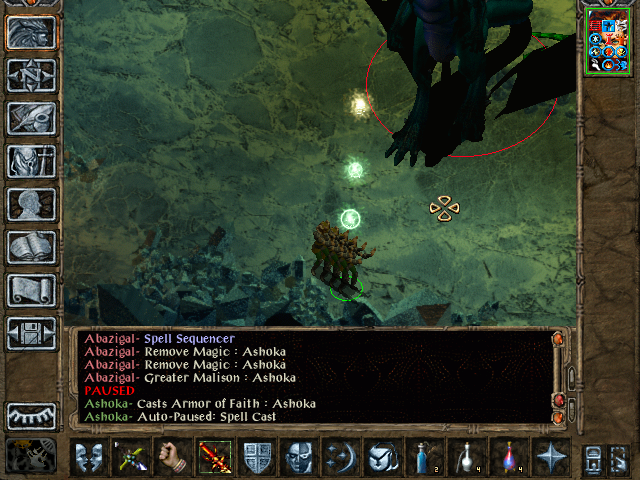
Task: Select the flaming red sword slot
Action: (215, 458)
